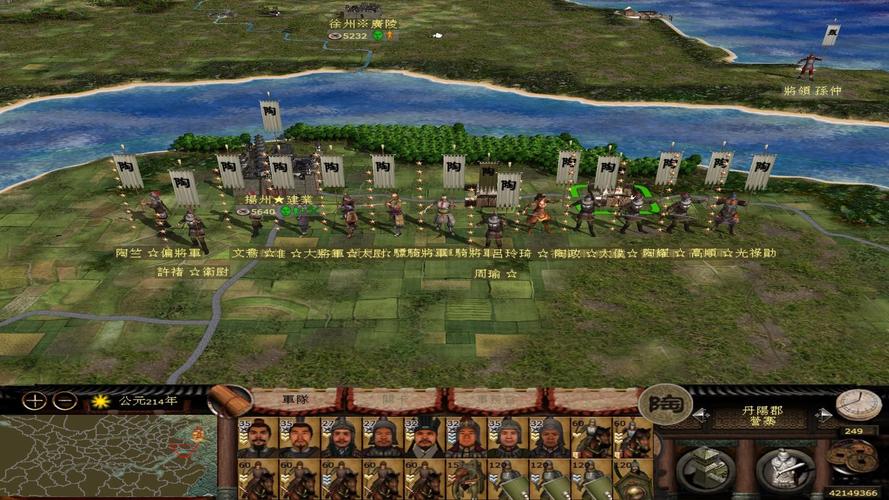Image resolution: width=889 pixels, height=500 pixels.
Task: Select the first general portrait card
Action: click(258, 437)
